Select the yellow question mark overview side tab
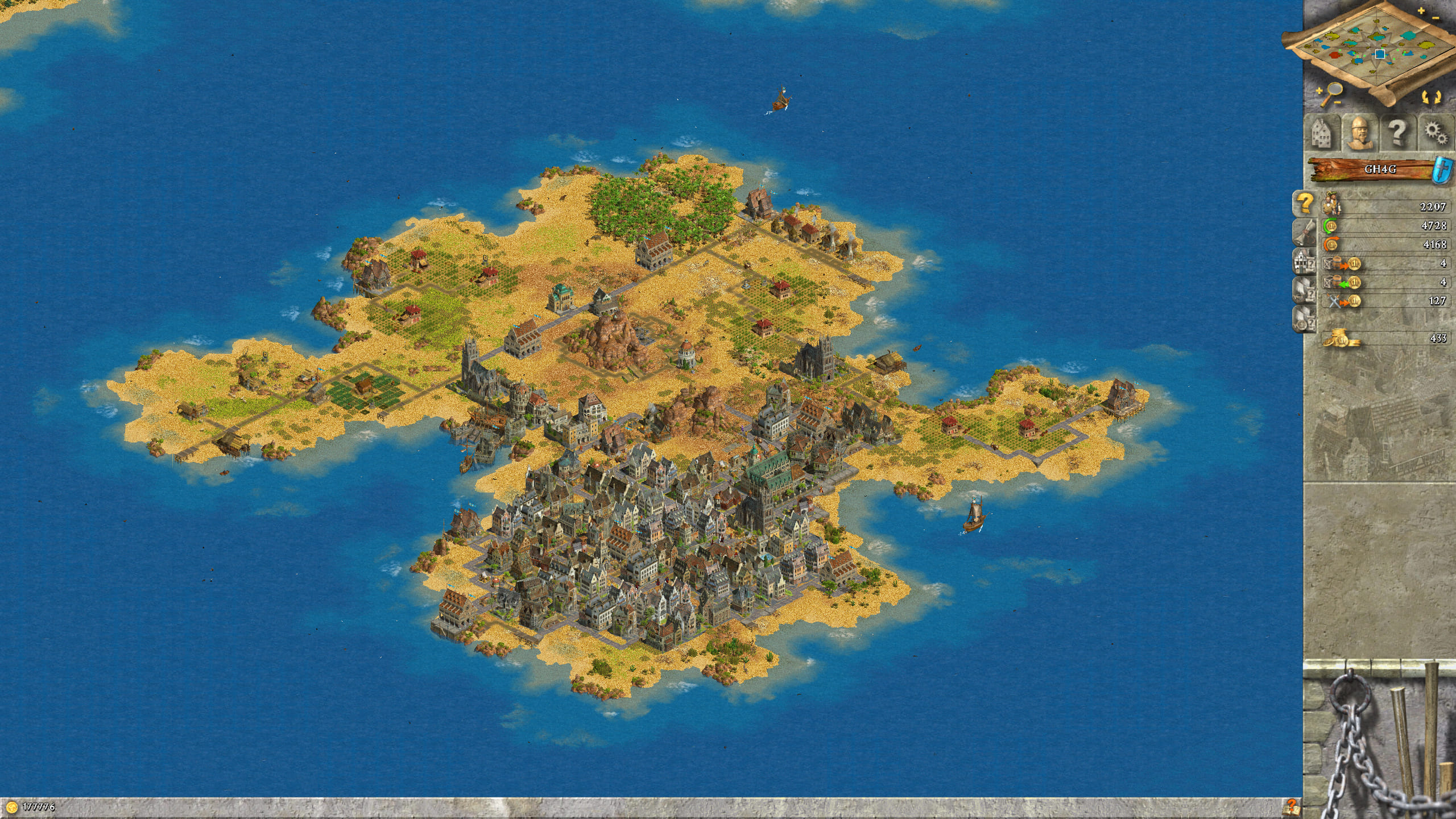The width and height of the screenshot is (1456, 819). point(1305,202)
